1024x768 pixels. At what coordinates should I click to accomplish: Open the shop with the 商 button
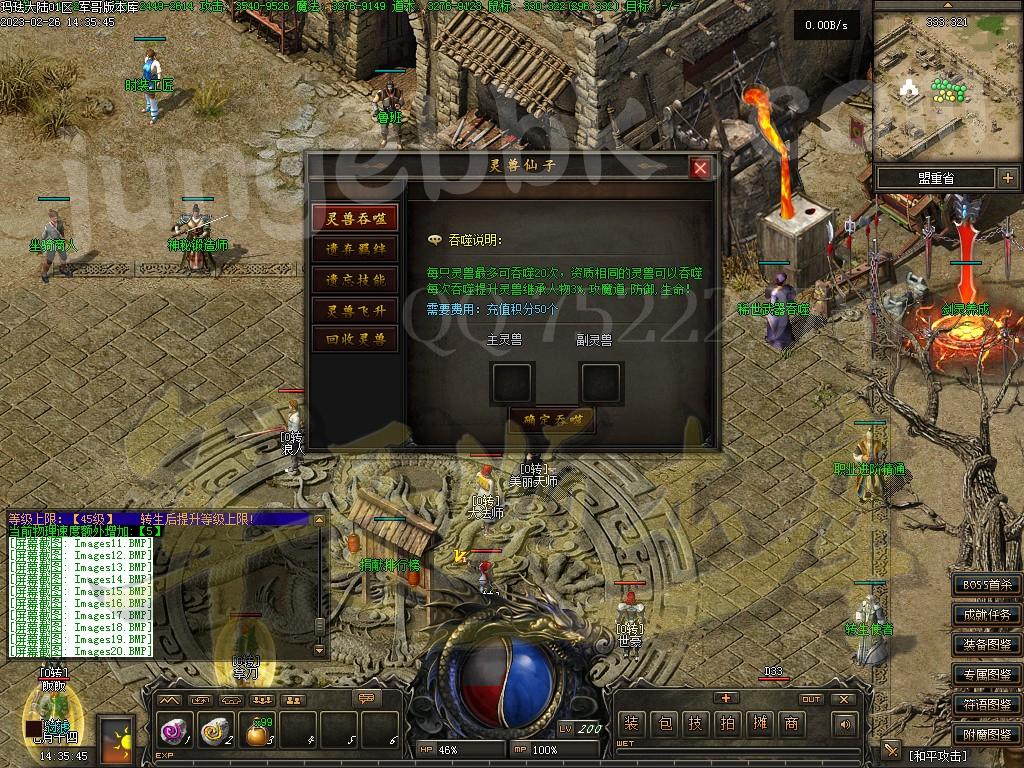coord(792,724)
